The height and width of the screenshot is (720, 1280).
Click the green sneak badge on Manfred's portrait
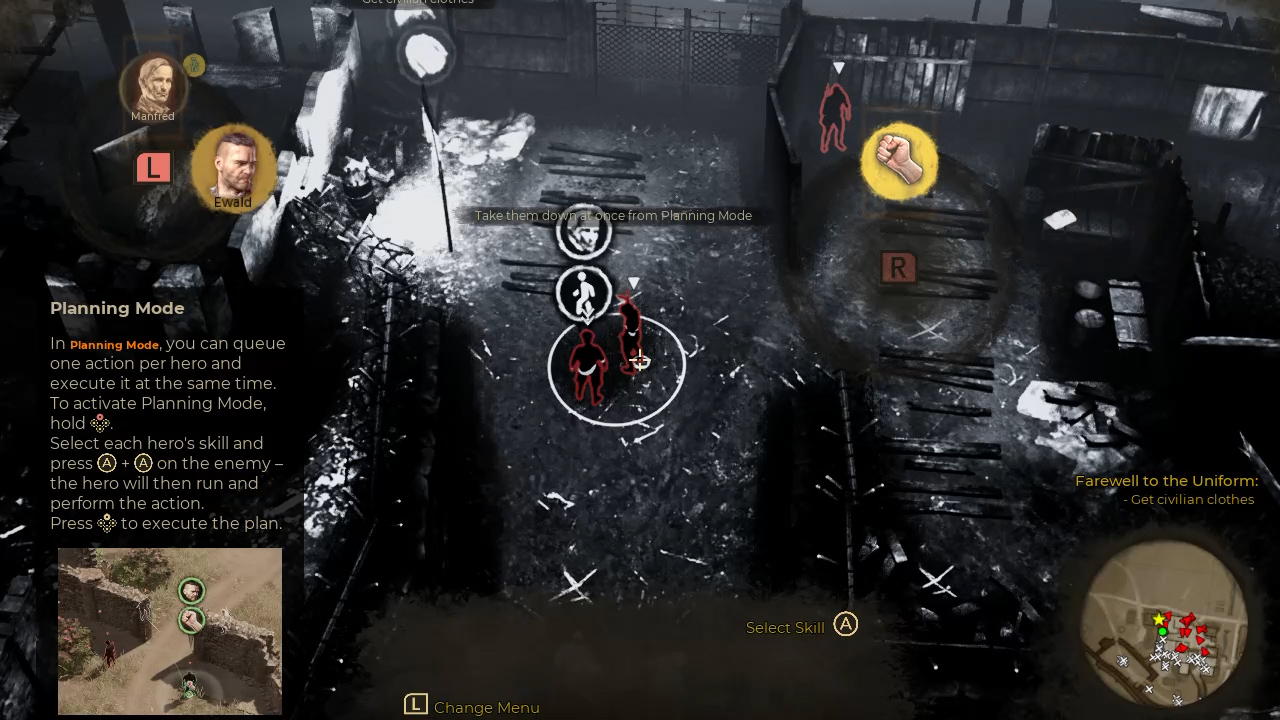coord(194,64)
